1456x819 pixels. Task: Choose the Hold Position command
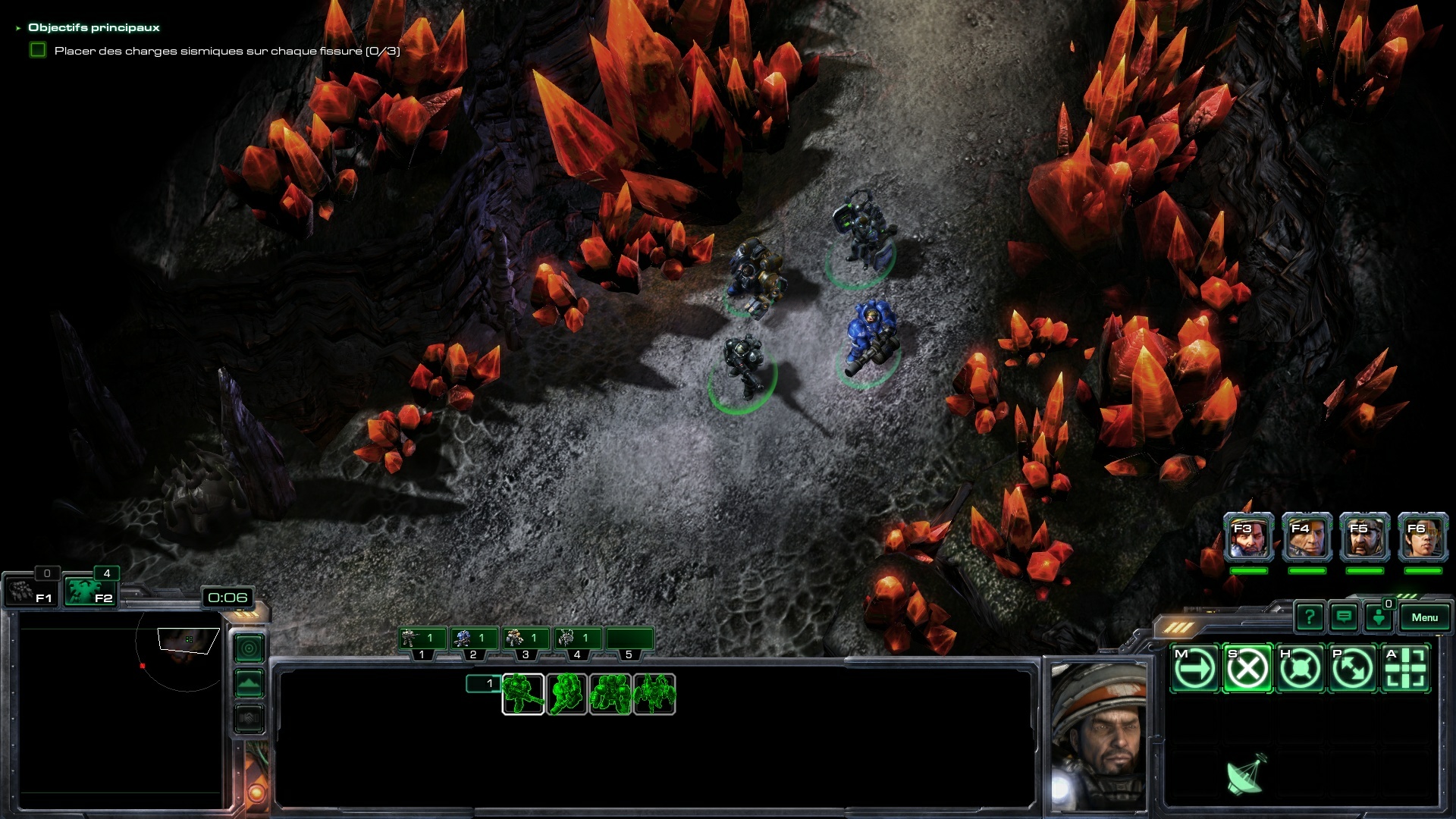1300,669
